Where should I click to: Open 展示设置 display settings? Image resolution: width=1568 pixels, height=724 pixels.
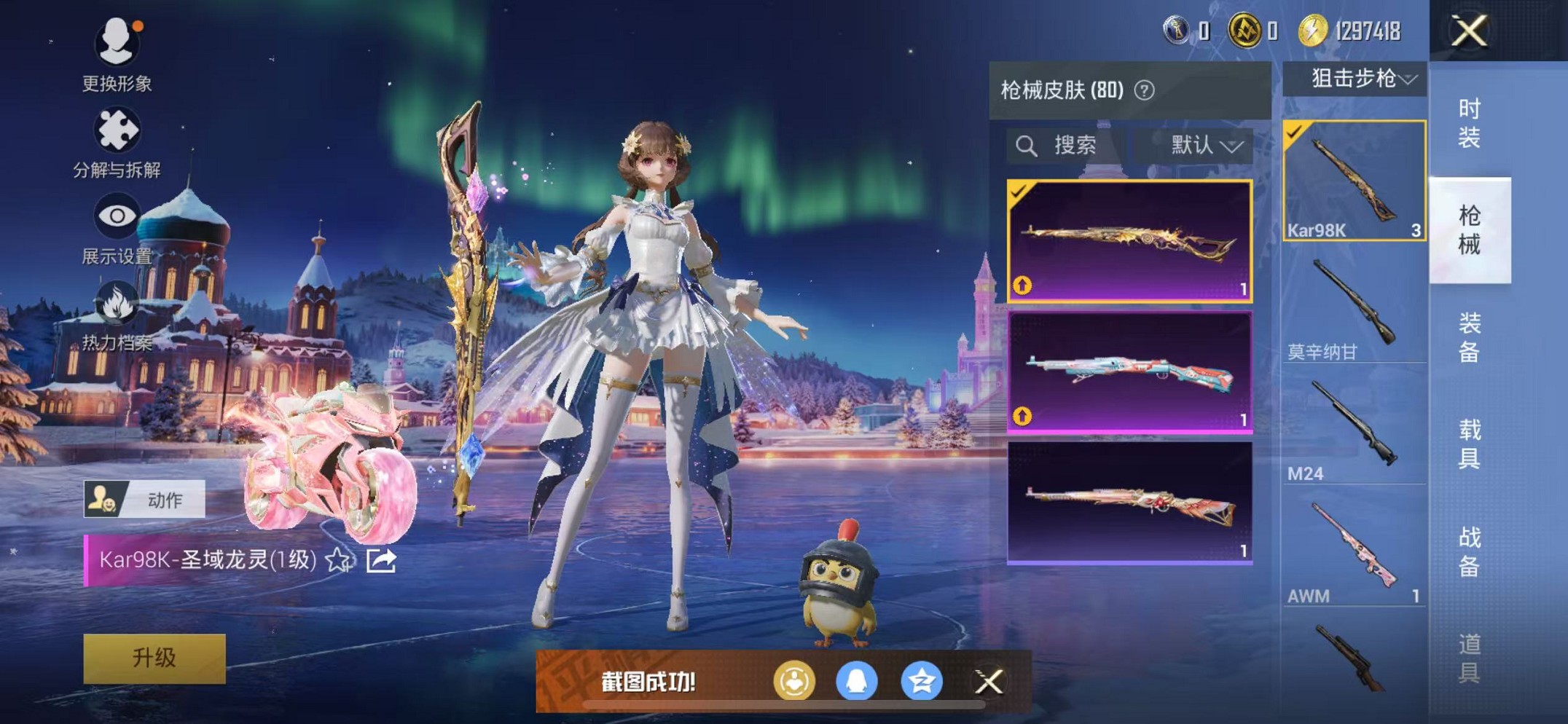click(117, 227)
